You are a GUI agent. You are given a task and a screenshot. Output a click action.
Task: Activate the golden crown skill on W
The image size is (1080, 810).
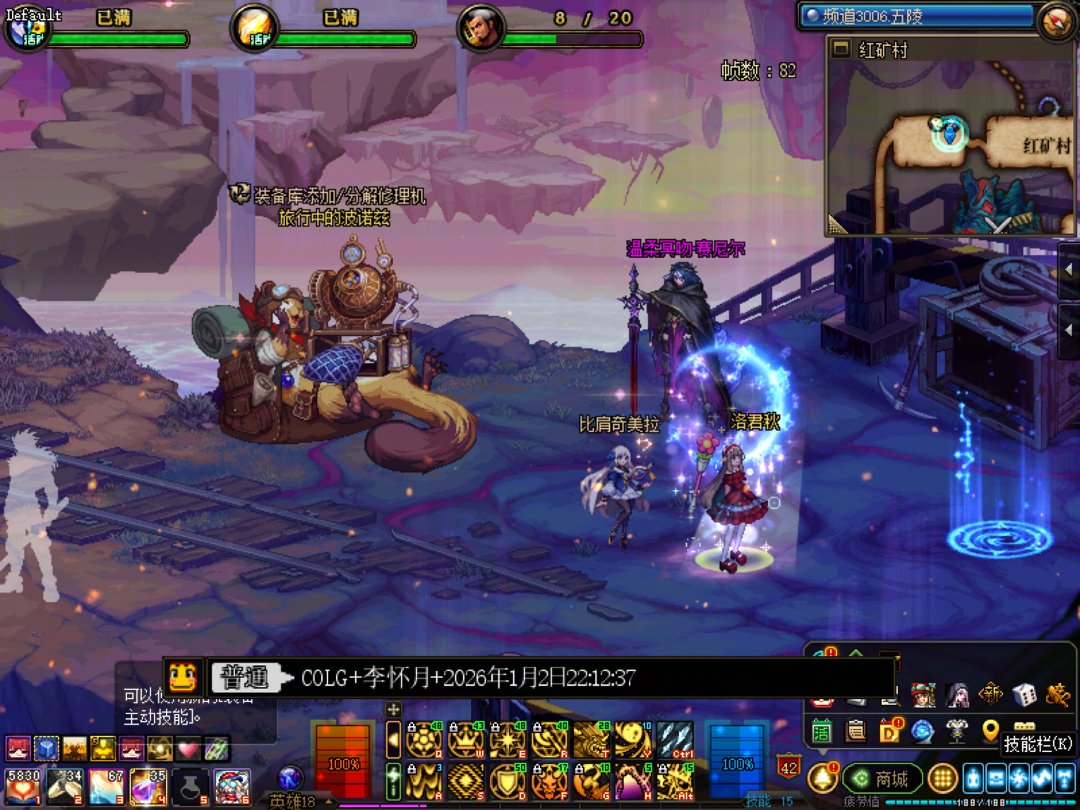coord(465,740)
